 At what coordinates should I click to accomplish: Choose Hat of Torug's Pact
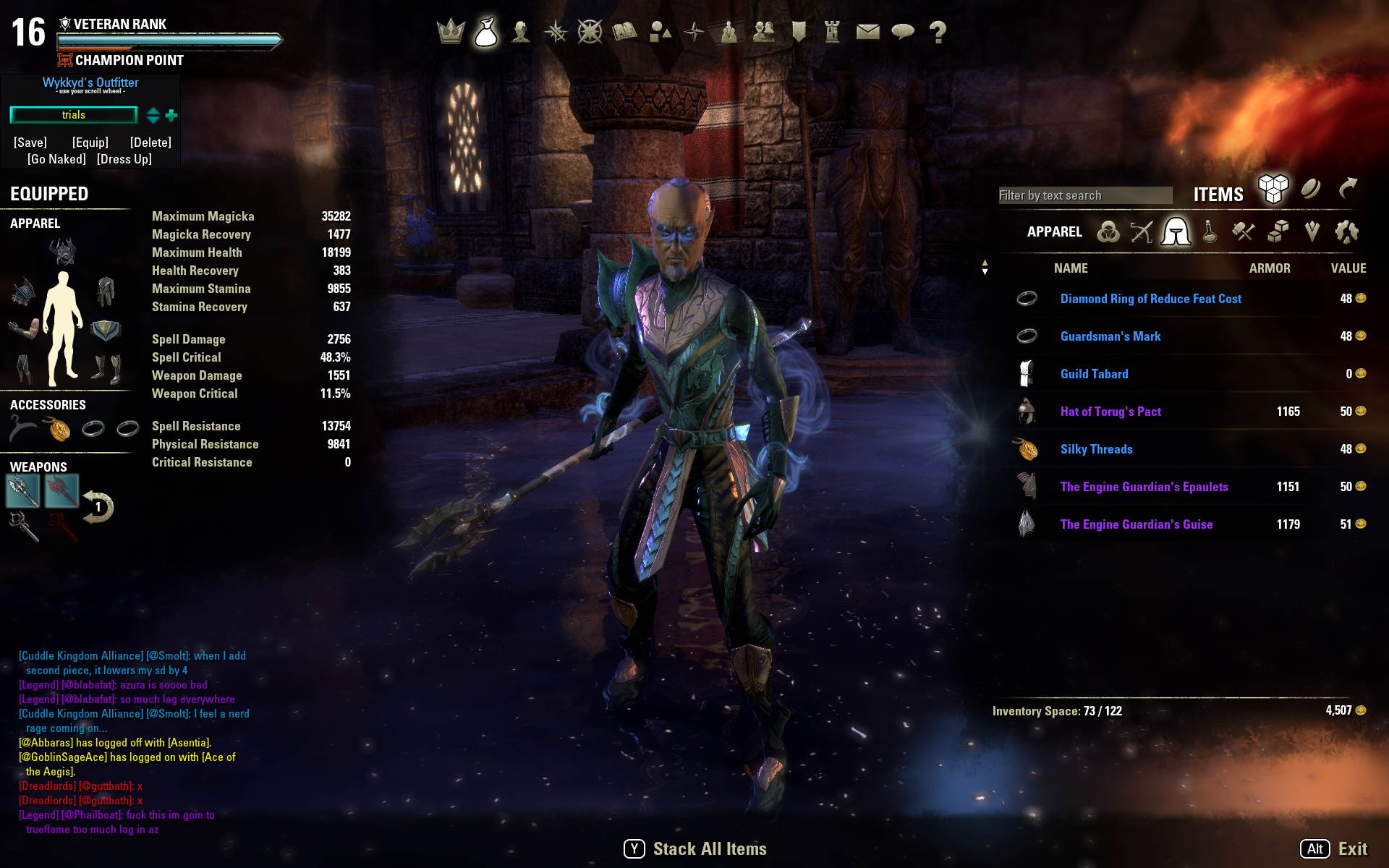tap(1110, 412)
